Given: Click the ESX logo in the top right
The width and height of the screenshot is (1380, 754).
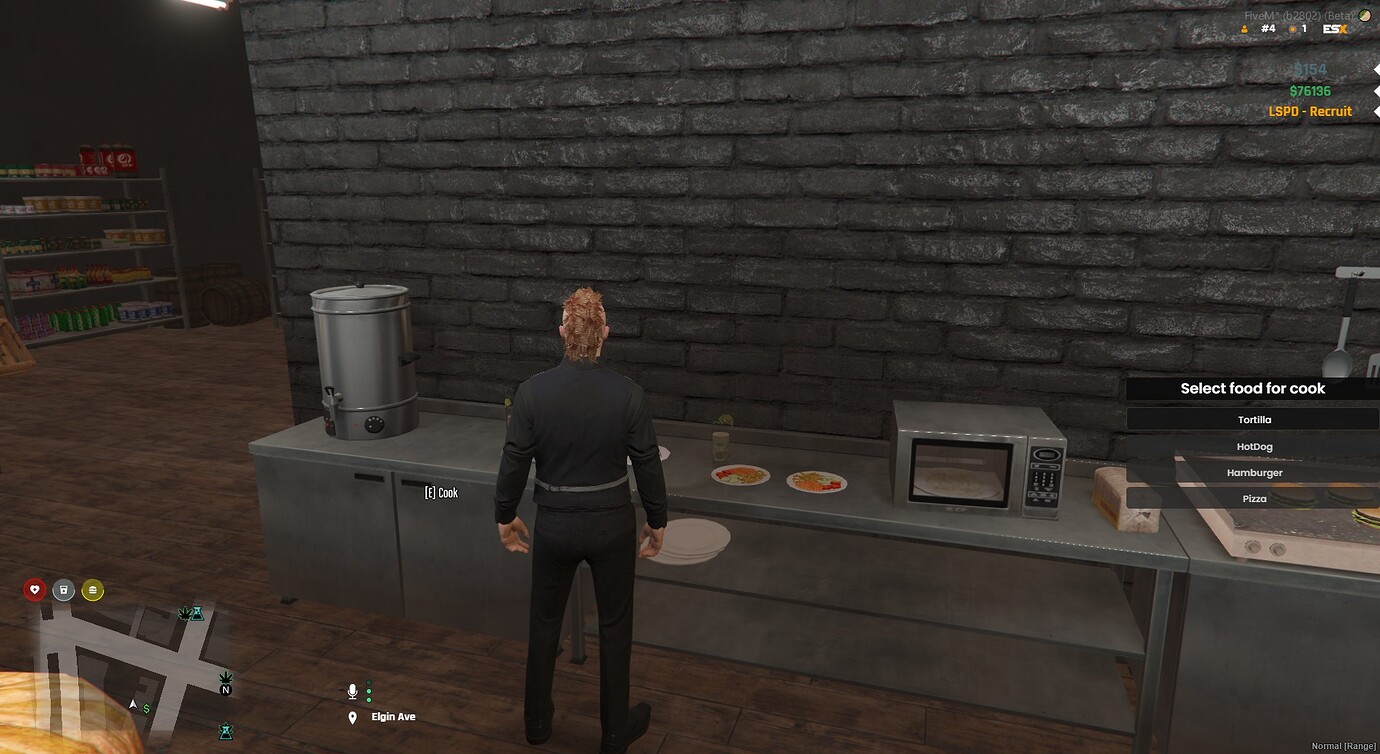Looking at the screenshot, I should pyautogui.click(x=1335, y=28).
